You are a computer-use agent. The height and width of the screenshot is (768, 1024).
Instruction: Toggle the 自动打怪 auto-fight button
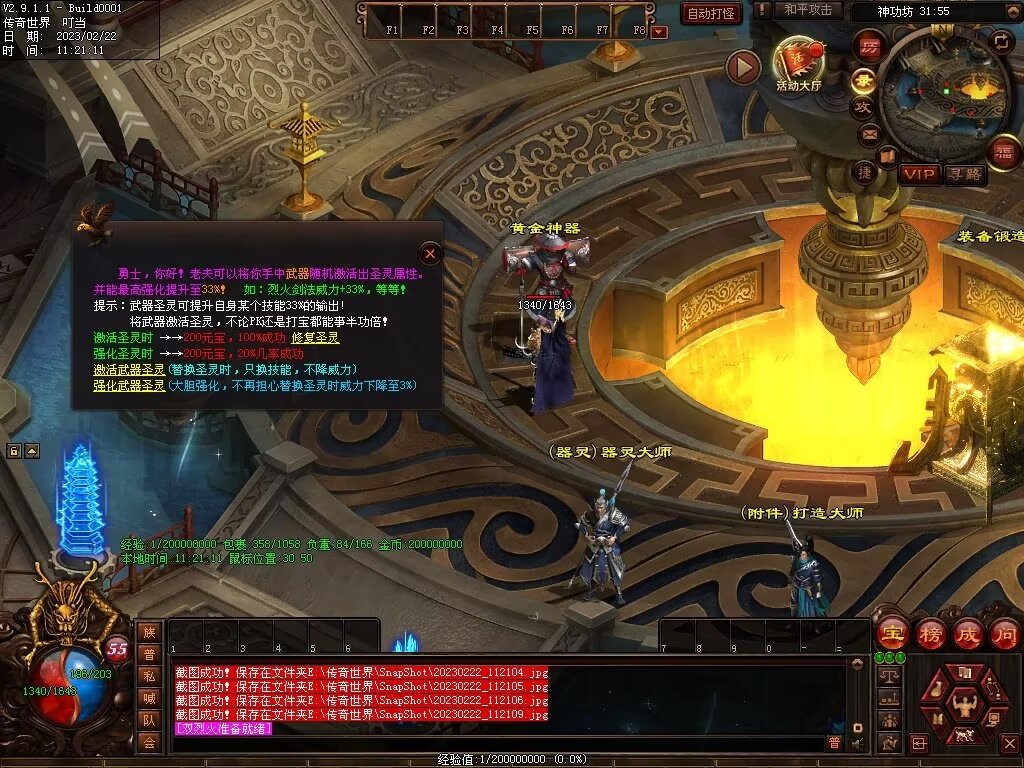click(711, 13)
